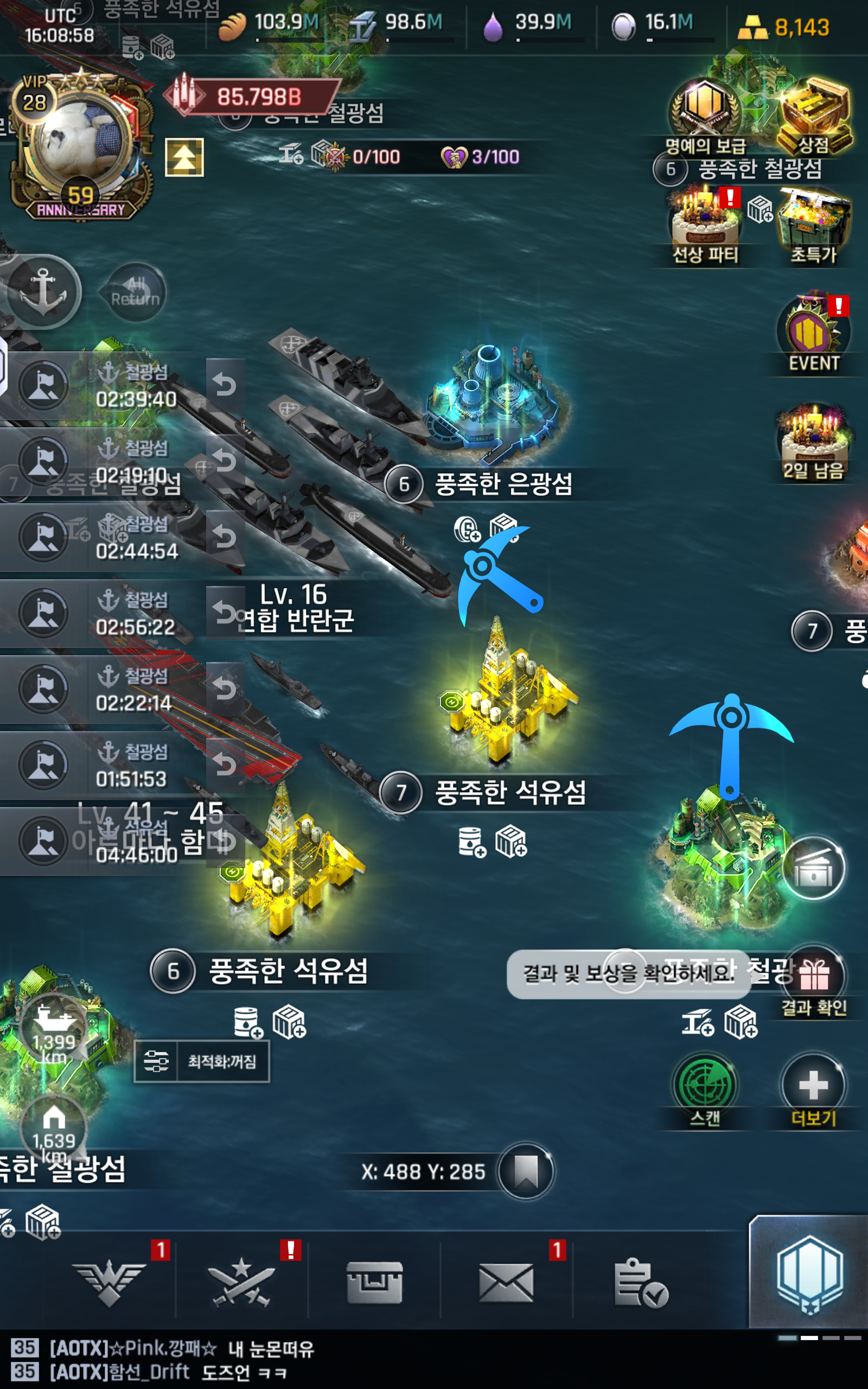868x1389 pixels.
Task: Recall all fleets with All Return
Action: (136, 291)
